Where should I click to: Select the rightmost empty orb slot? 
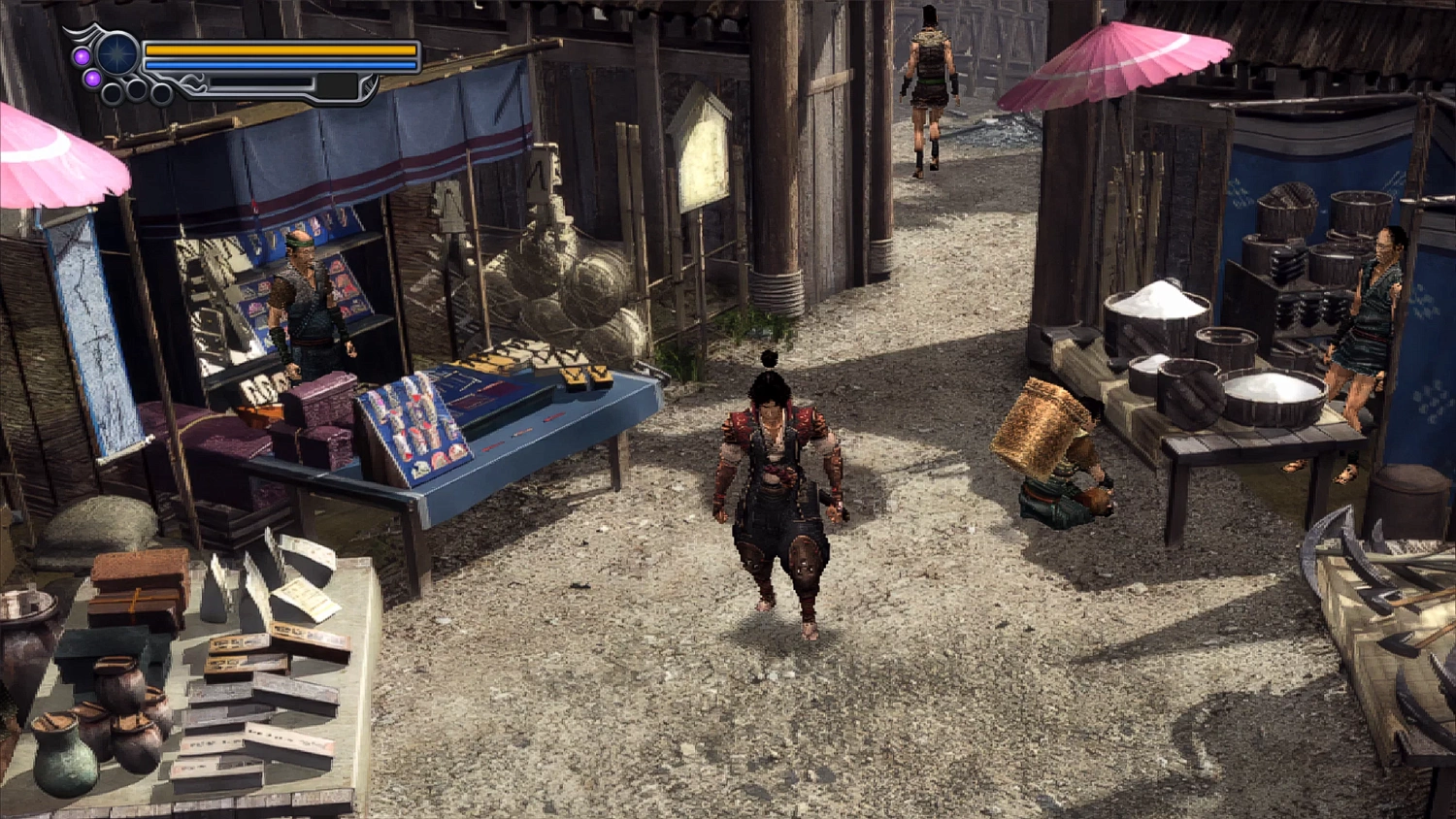click(x=160, y=93)
